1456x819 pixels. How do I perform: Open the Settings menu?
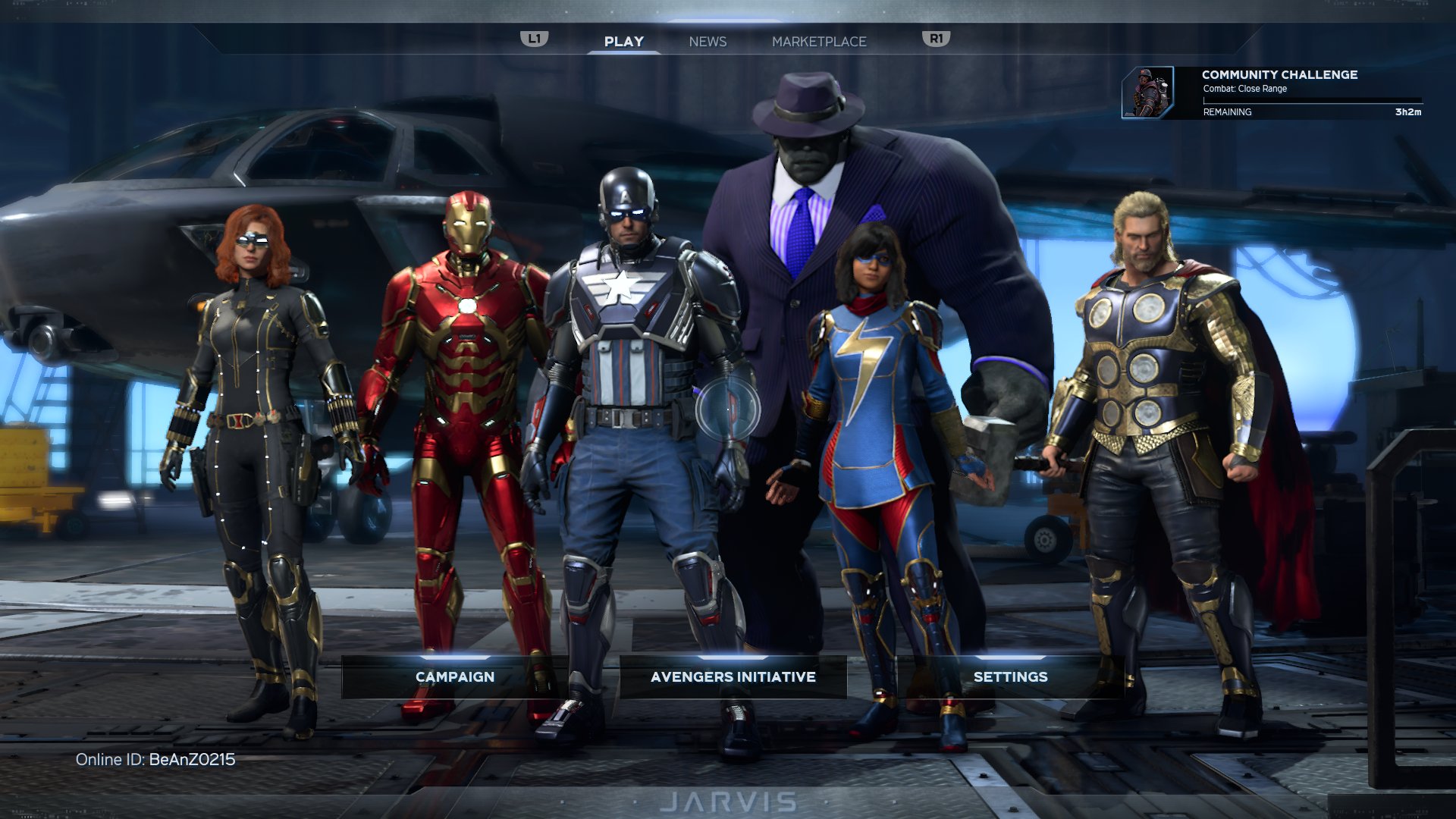1010,676
